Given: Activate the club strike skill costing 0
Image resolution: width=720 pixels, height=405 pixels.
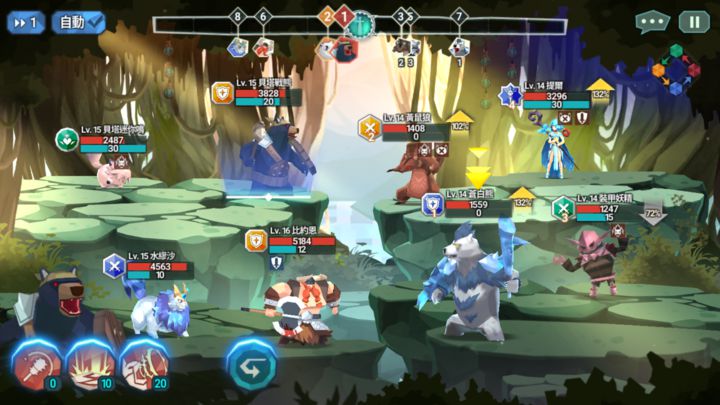Looking at the screenshot, I should coord(36,363).
